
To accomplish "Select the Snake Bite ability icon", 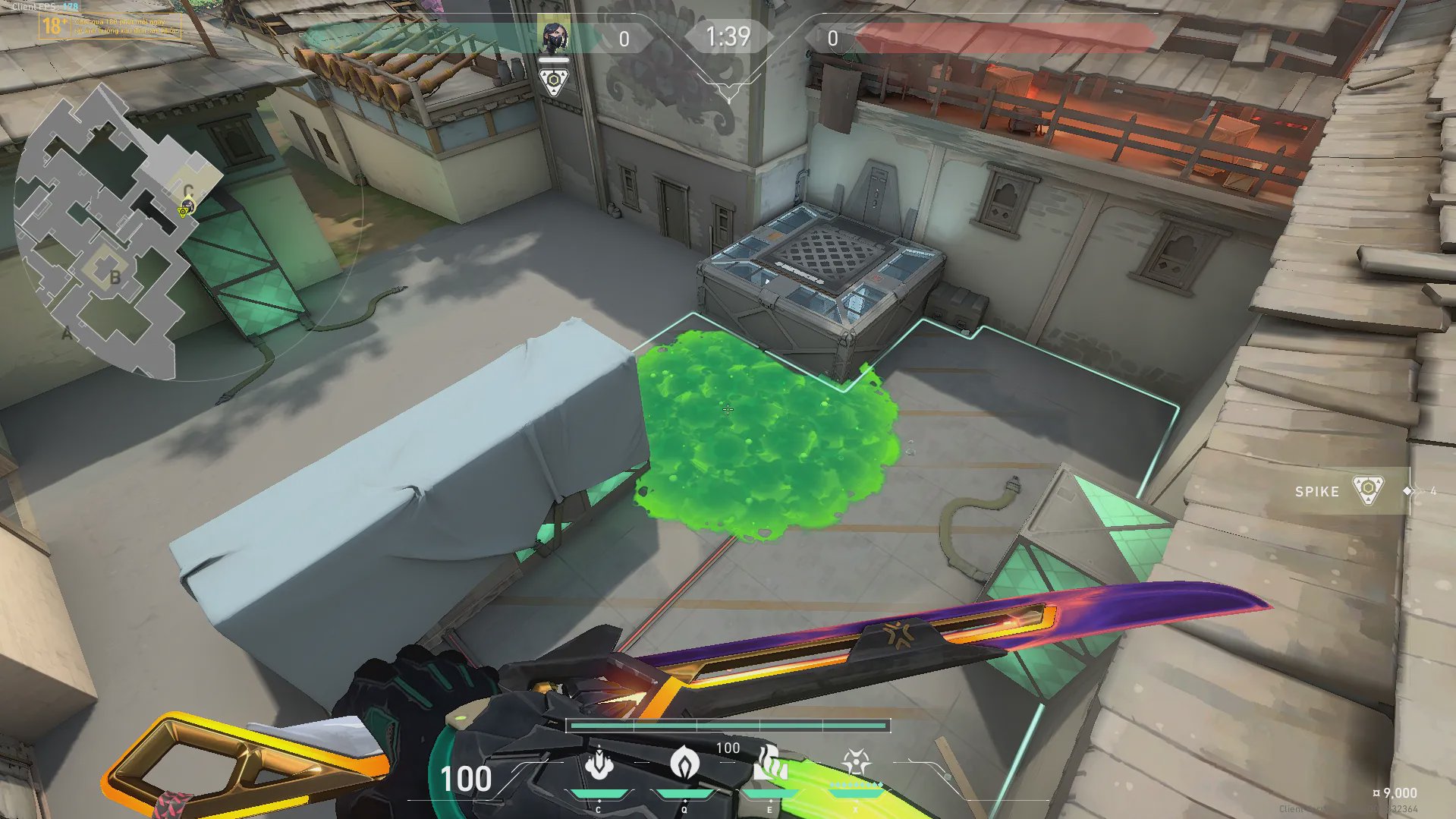I will 599,764.
